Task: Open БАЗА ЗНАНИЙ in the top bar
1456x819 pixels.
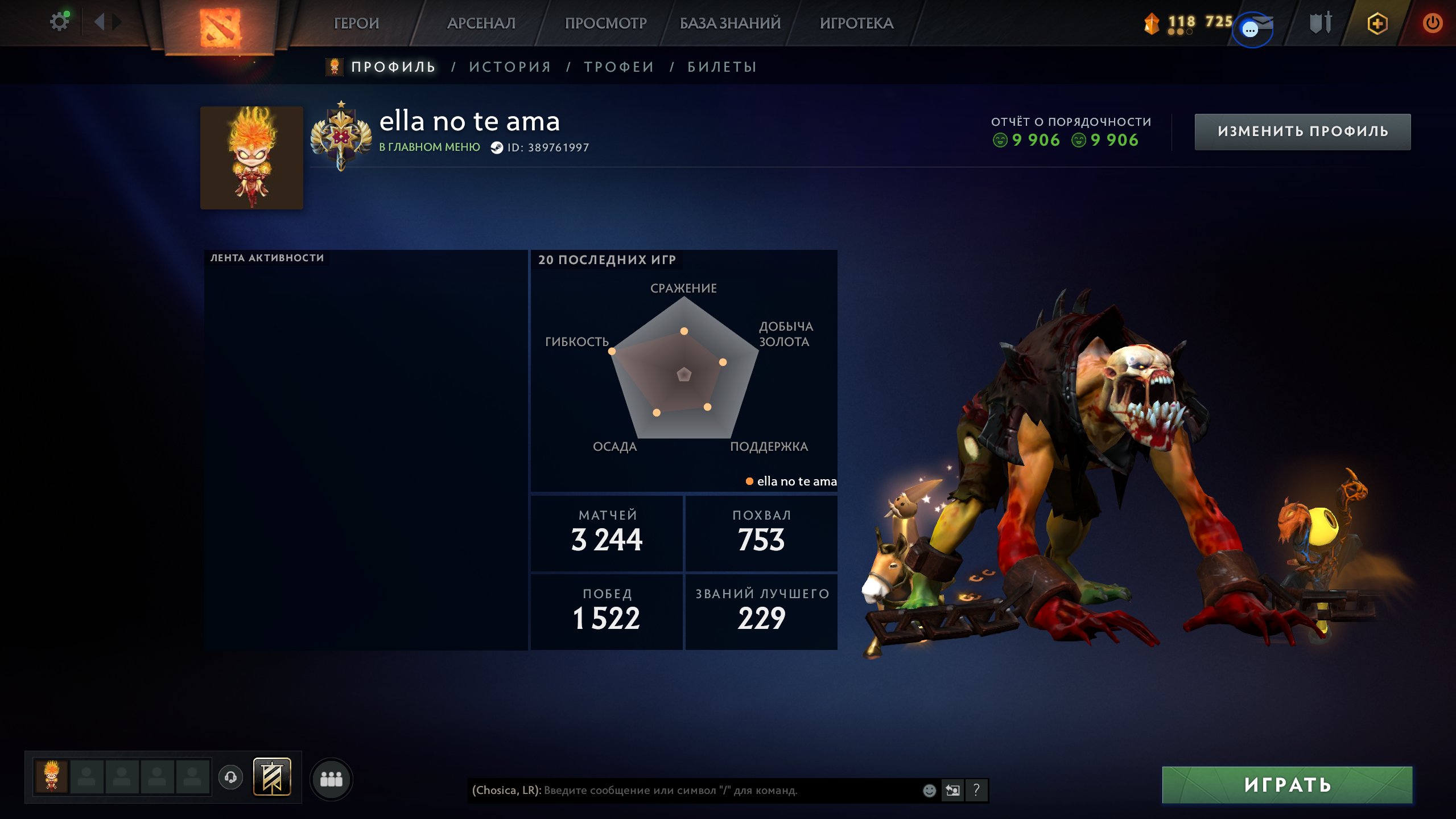Action: click(730, 23)
